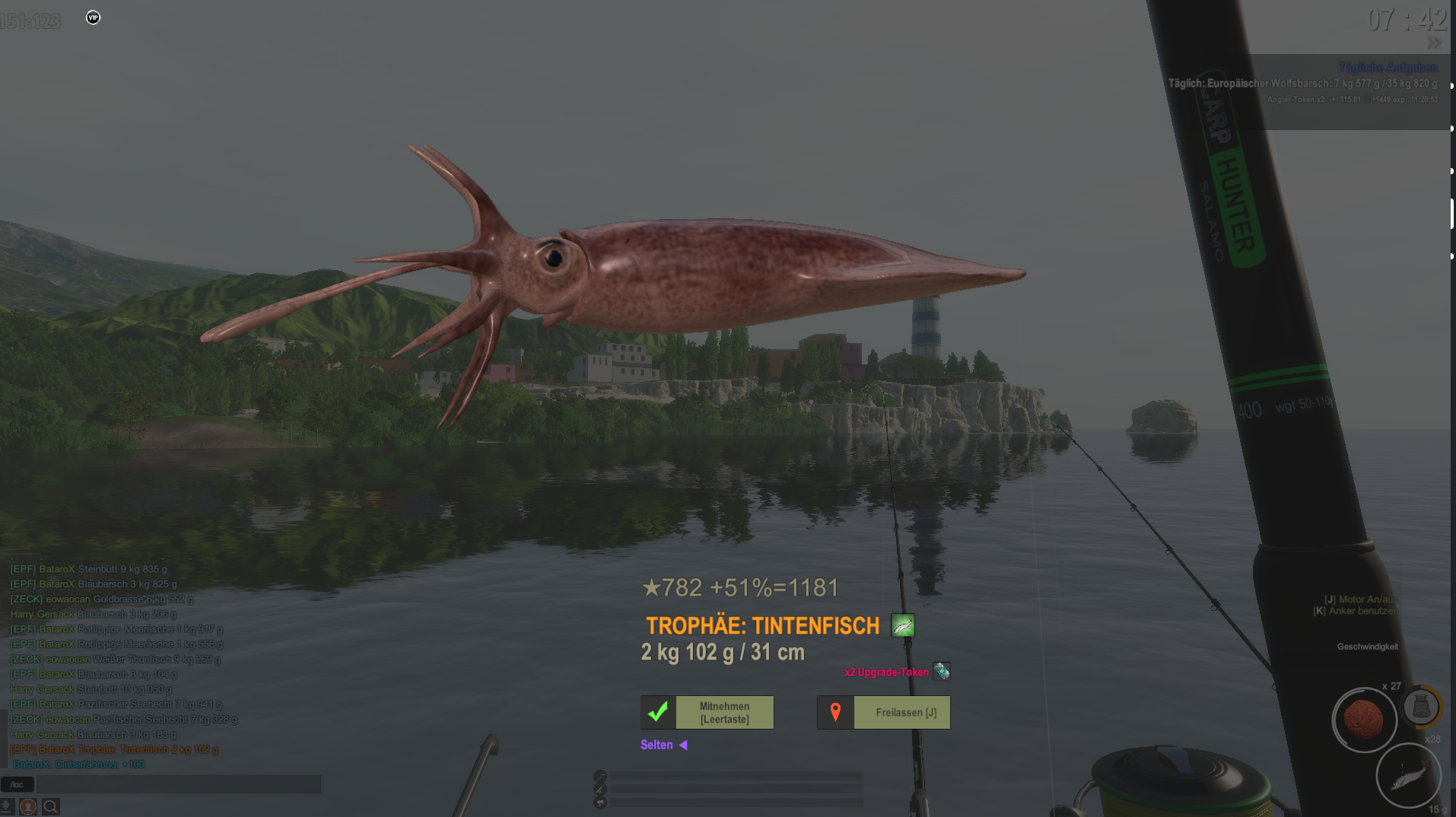Screen dimensions: 1456x817
Task: Keep the fish with the Mitnehmen button
Action: point(707,713)
